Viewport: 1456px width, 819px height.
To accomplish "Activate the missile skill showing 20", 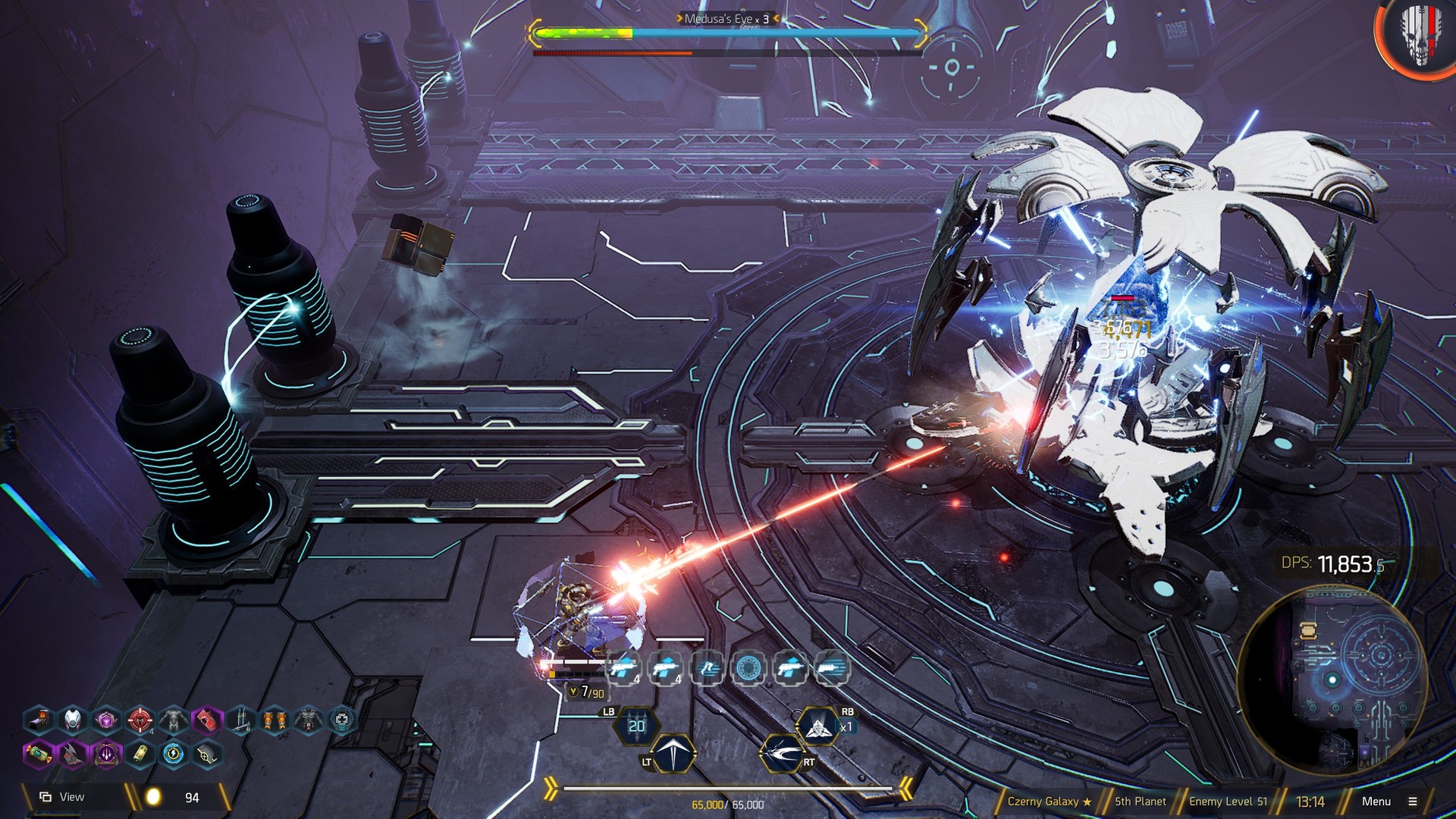I will [x=637, y=726].
